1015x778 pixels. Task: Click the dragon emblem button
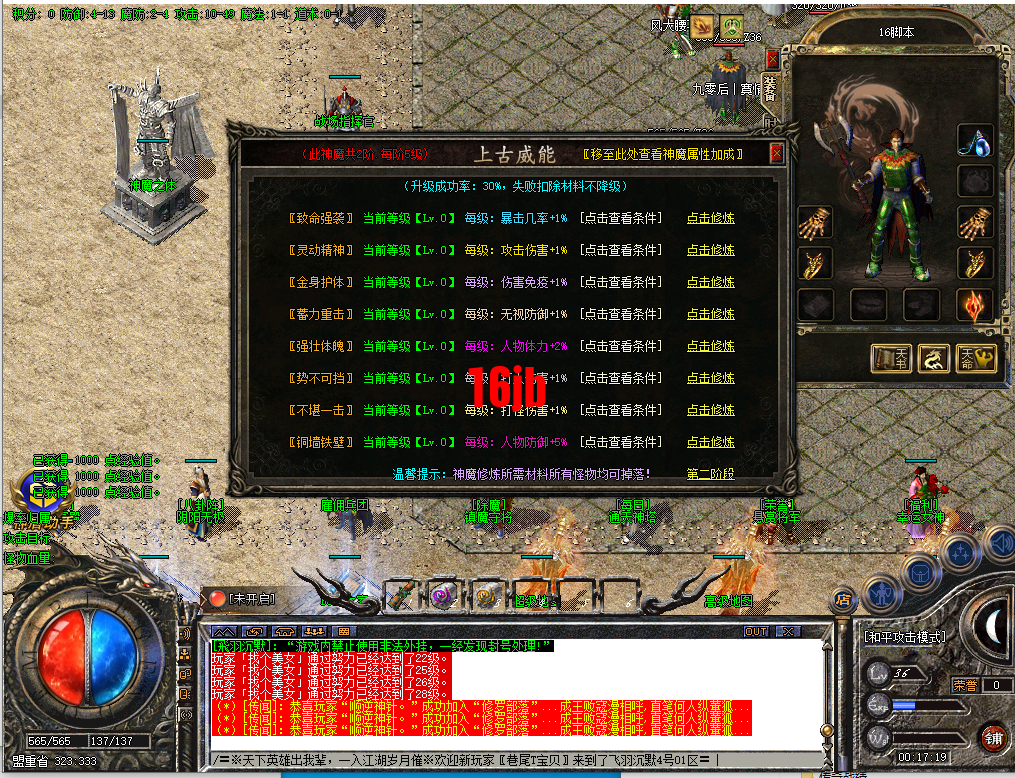coord(933,359)
